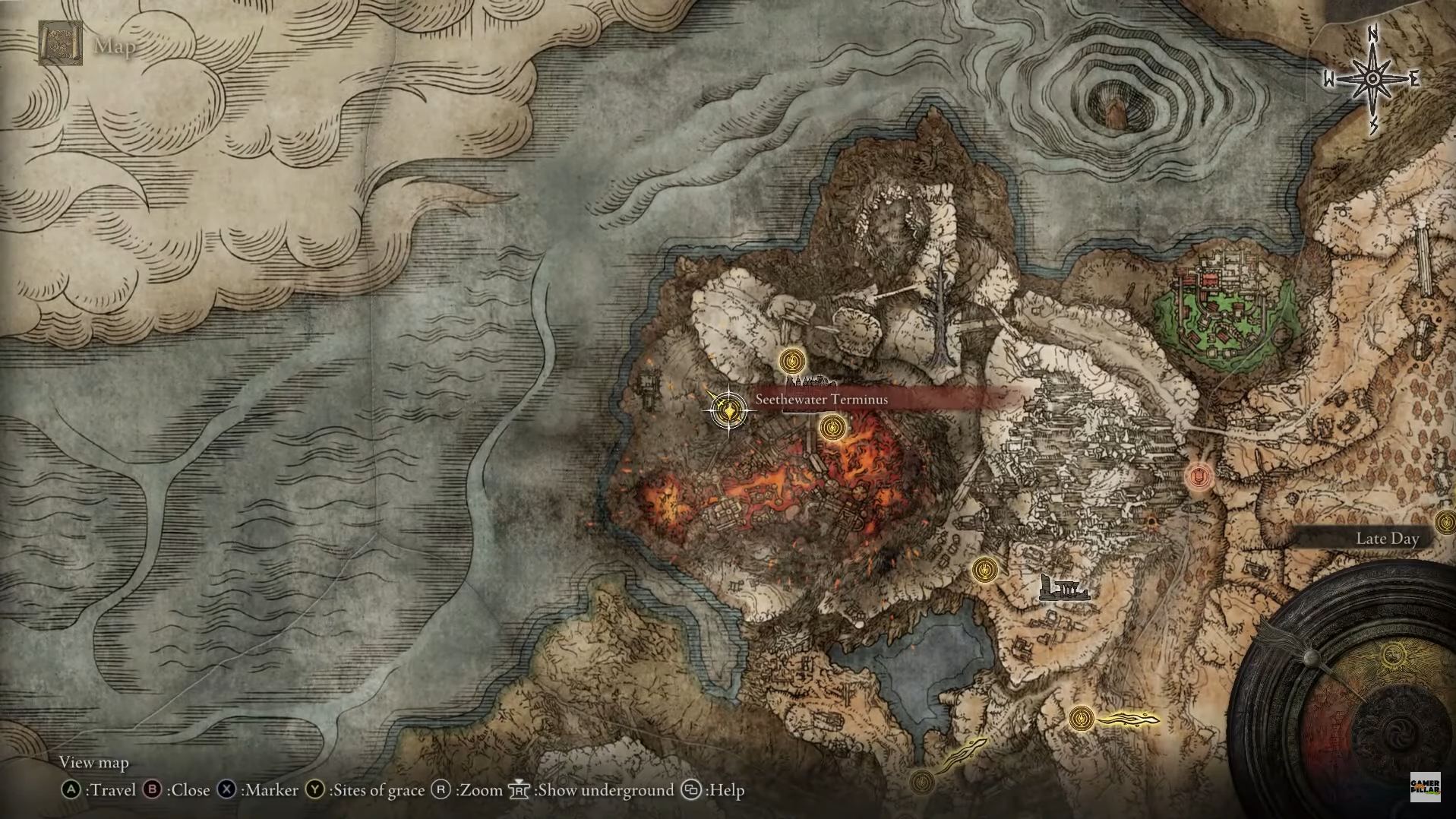Choose the grace marker with the horizontal golden ray
Screen dimensions: 1456x819
(1082, 718)
